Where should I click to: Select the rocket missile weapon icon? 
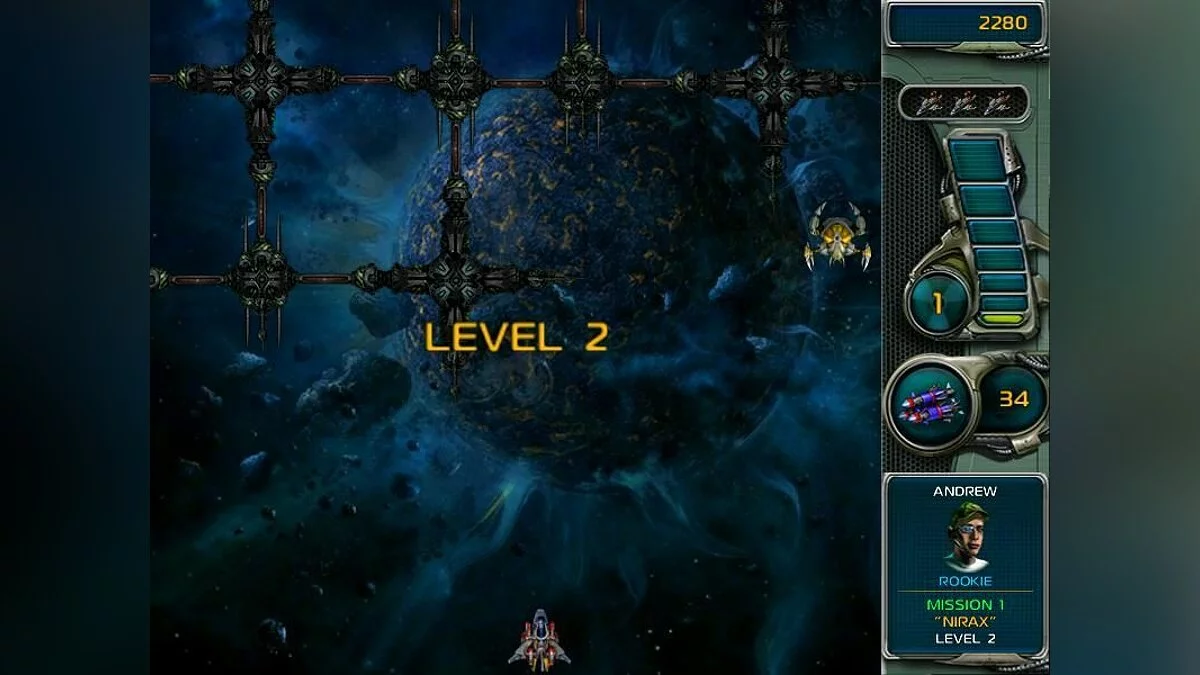[929, 403]
